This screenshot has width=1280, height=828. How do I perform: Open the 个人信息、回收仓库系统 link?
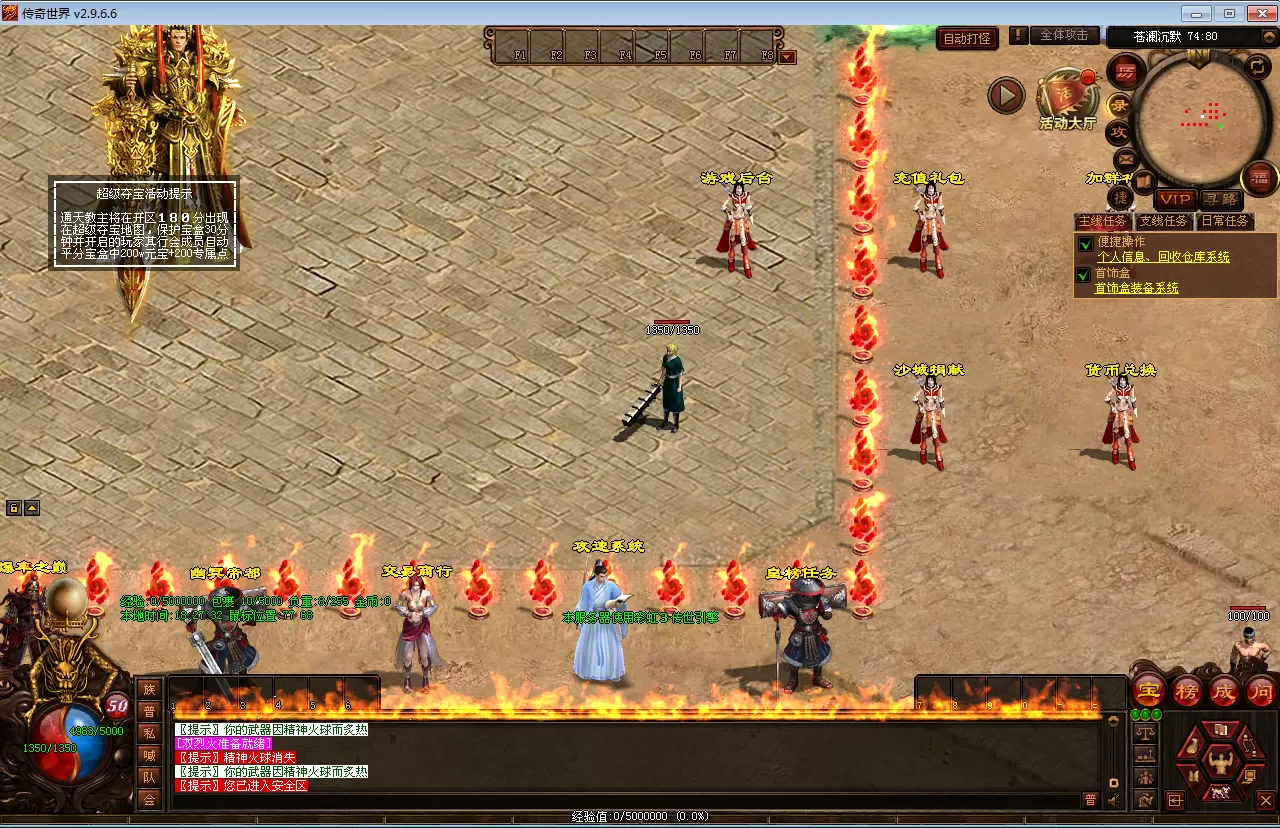pyautogui.click(x=1163, y=257)
